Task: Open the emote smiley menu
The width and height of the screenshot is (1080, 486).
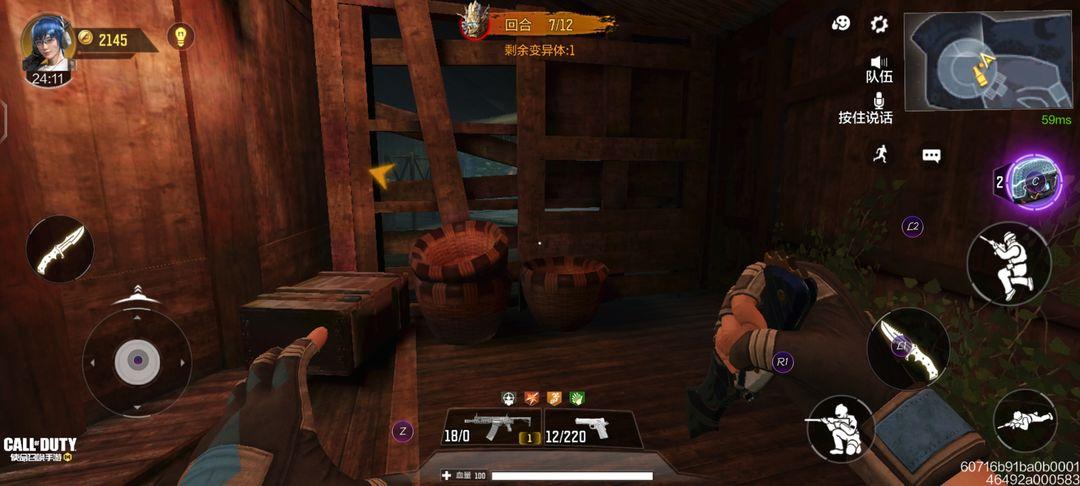Action: point(841,24)
